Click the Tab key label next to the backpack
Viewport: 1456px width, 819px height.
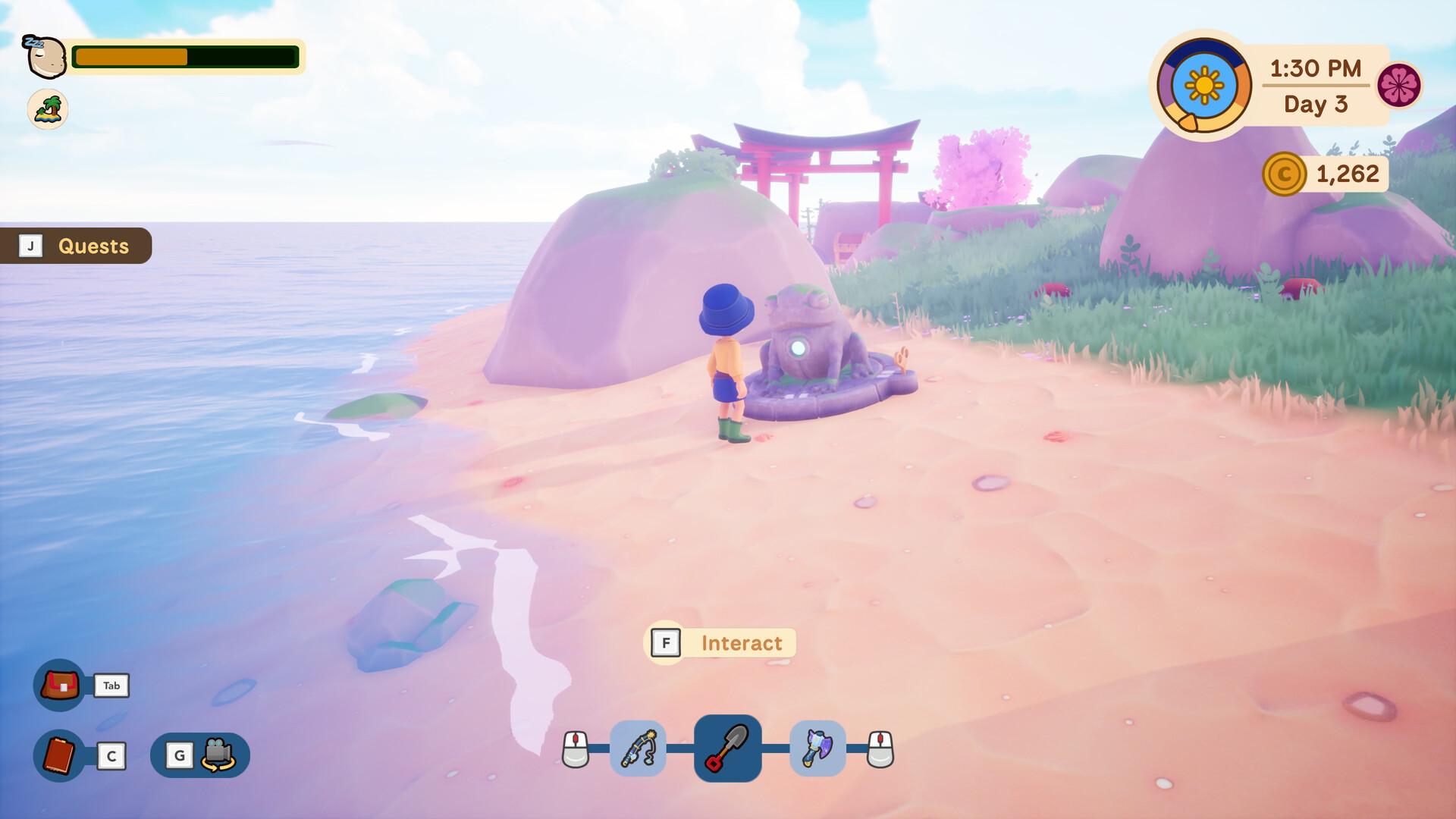[x=111, y=685]
